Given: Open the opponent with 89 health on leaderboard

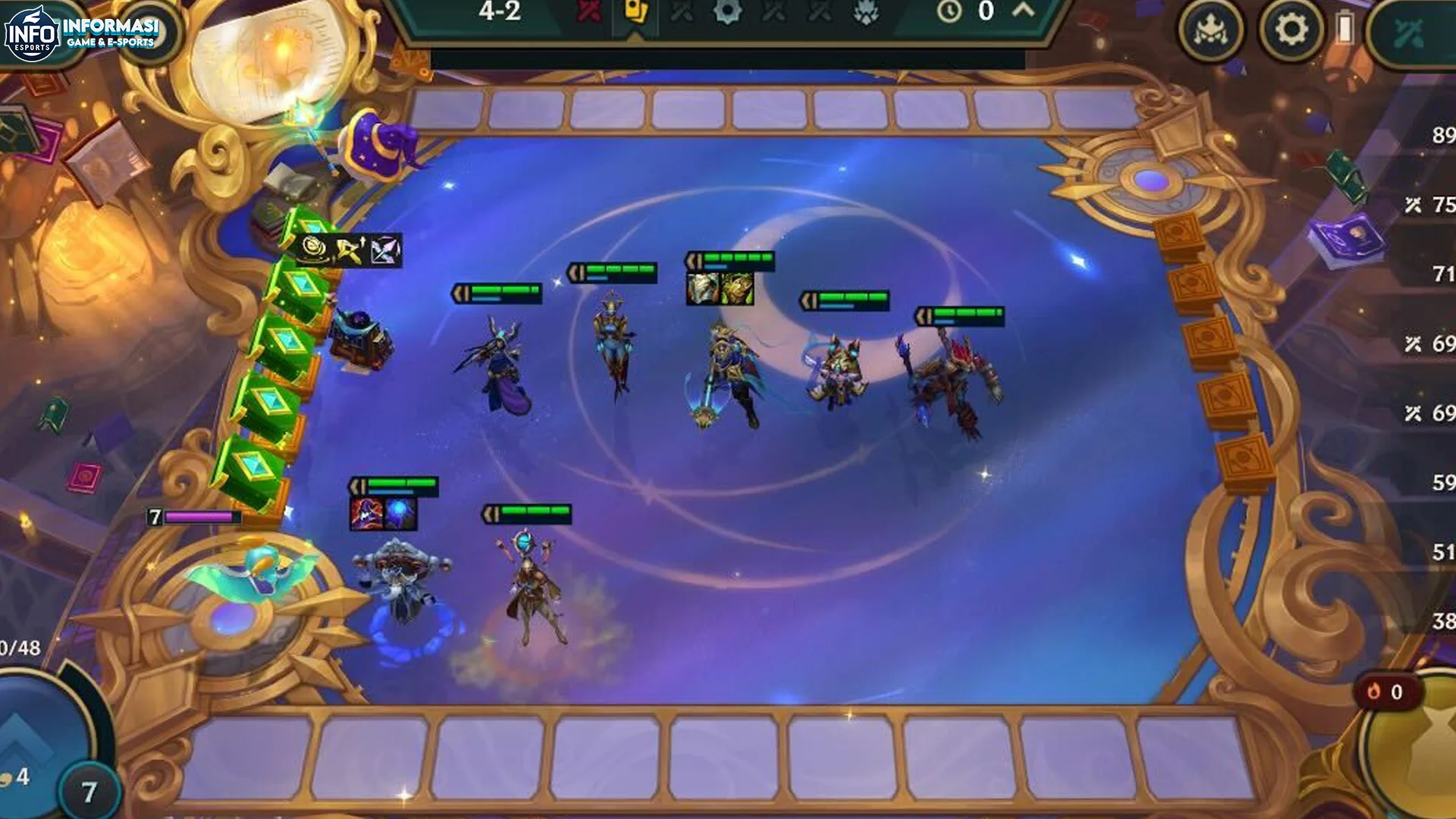Looking at the screenshot, I should point(1436,135).
